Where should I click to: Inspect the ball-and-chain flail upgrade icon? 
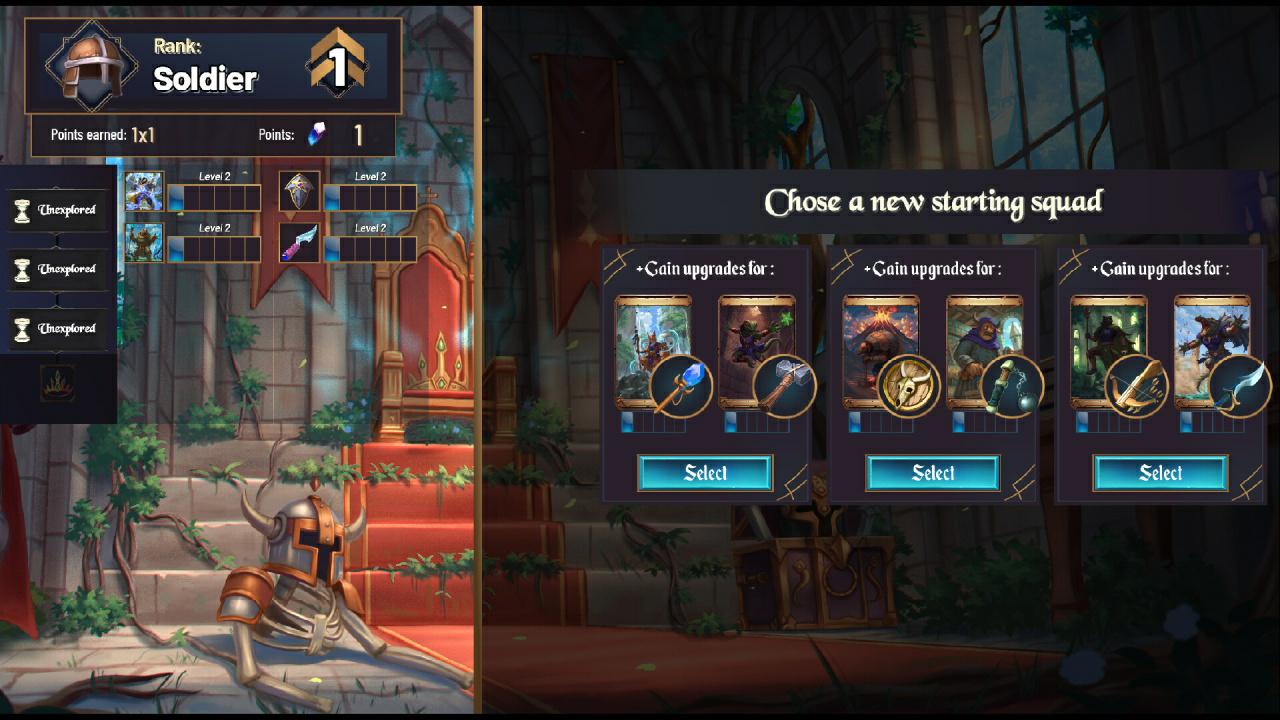(1012, 386)
